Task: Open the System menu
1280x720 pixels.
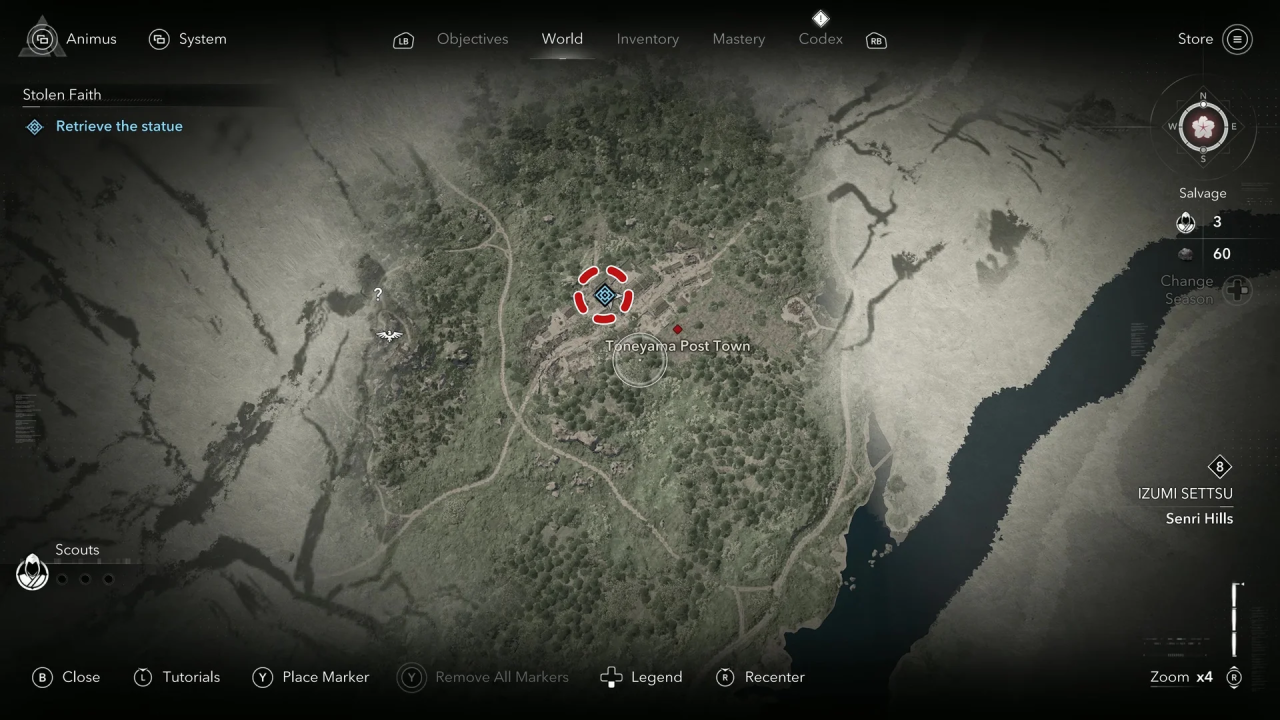Action: coord(188,39)
